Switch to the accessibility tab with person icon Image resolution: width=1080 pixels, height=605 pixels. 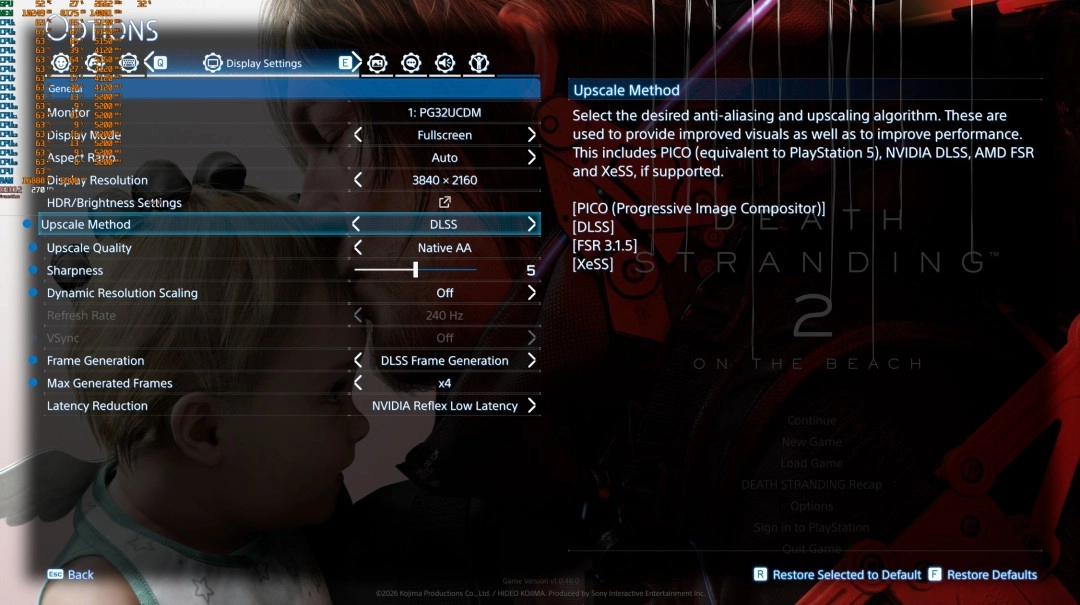pyautogui.click(x=480, y=63)
